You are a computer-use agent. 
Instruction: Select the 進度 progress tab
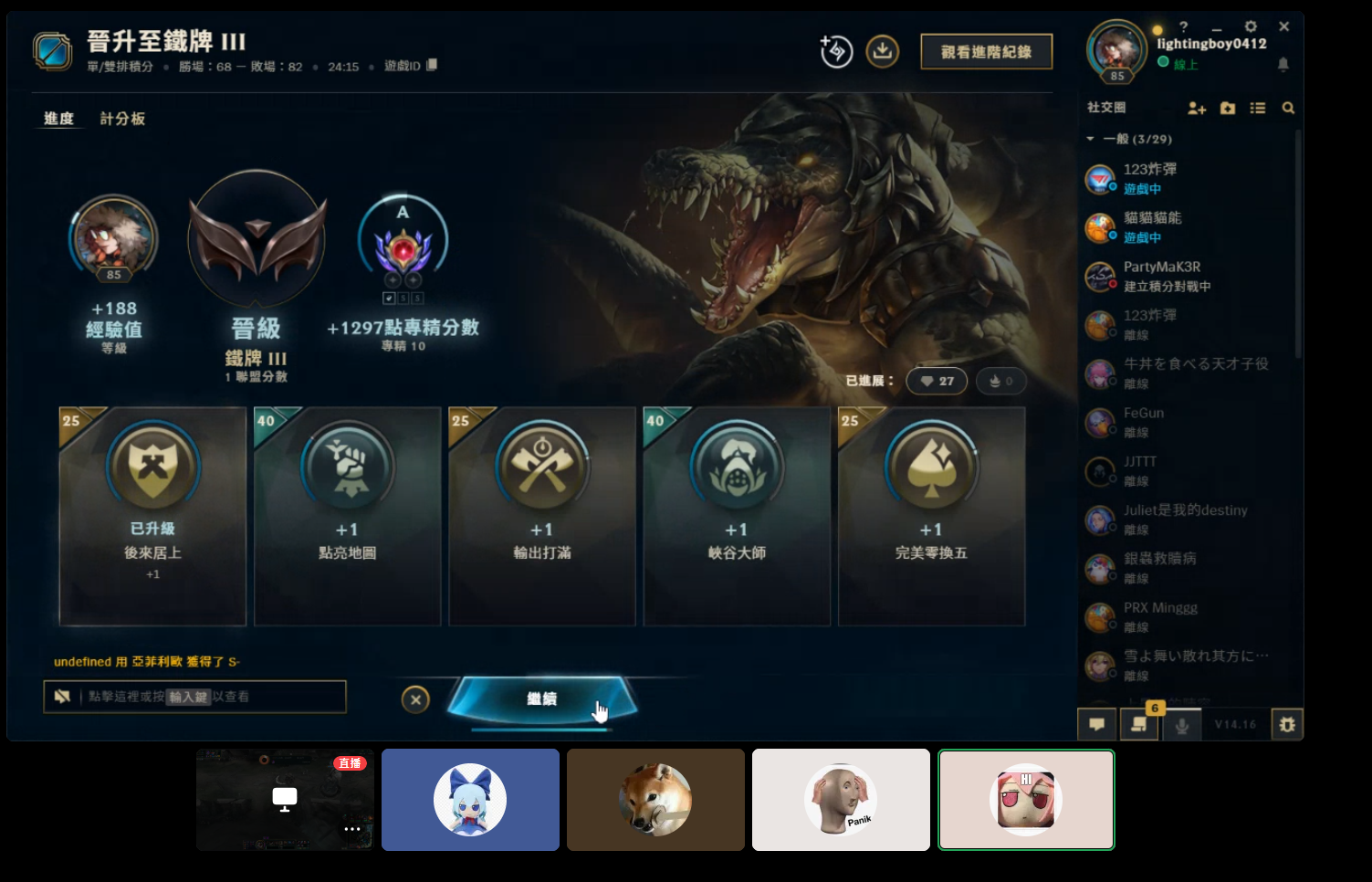[x=58, y=119]
